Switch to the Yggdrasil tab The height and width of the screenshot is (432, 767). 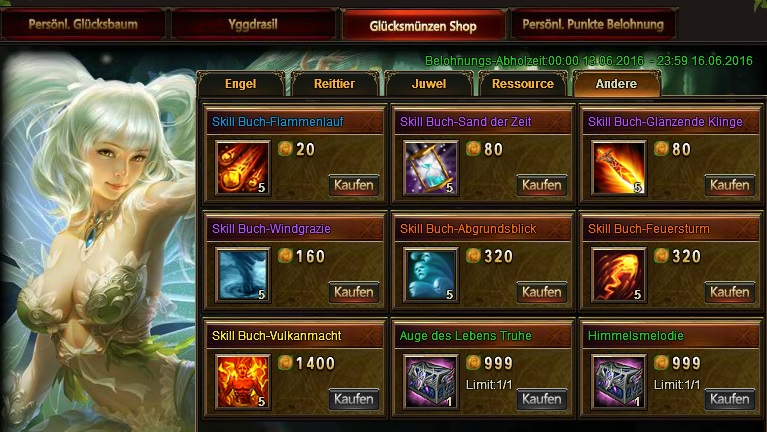[252, 23]
